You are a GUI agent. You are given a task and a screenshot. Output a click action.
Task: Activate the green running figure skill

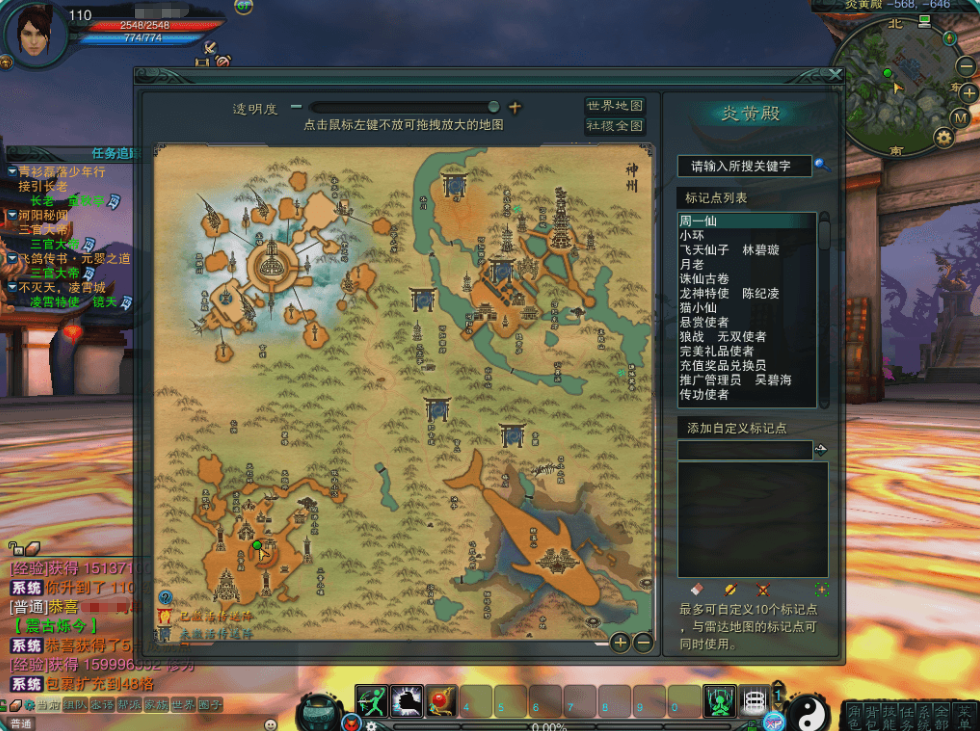372,701
